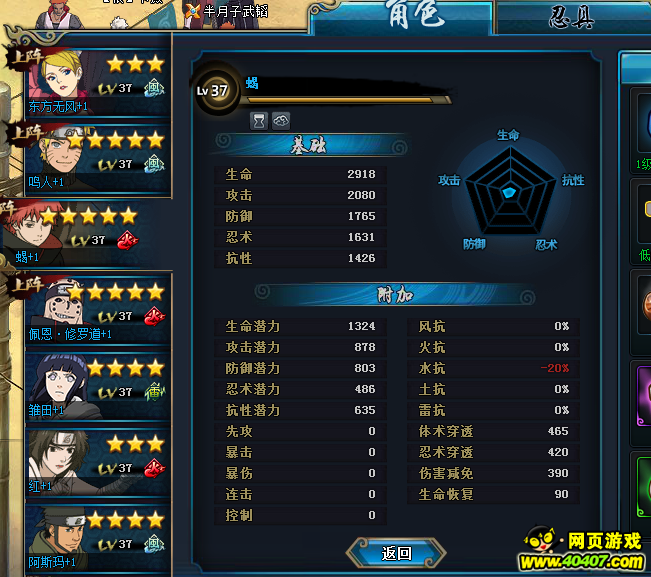Select the 阿斯玛 character card
651x577 pixels.
[x=90, y=537]
